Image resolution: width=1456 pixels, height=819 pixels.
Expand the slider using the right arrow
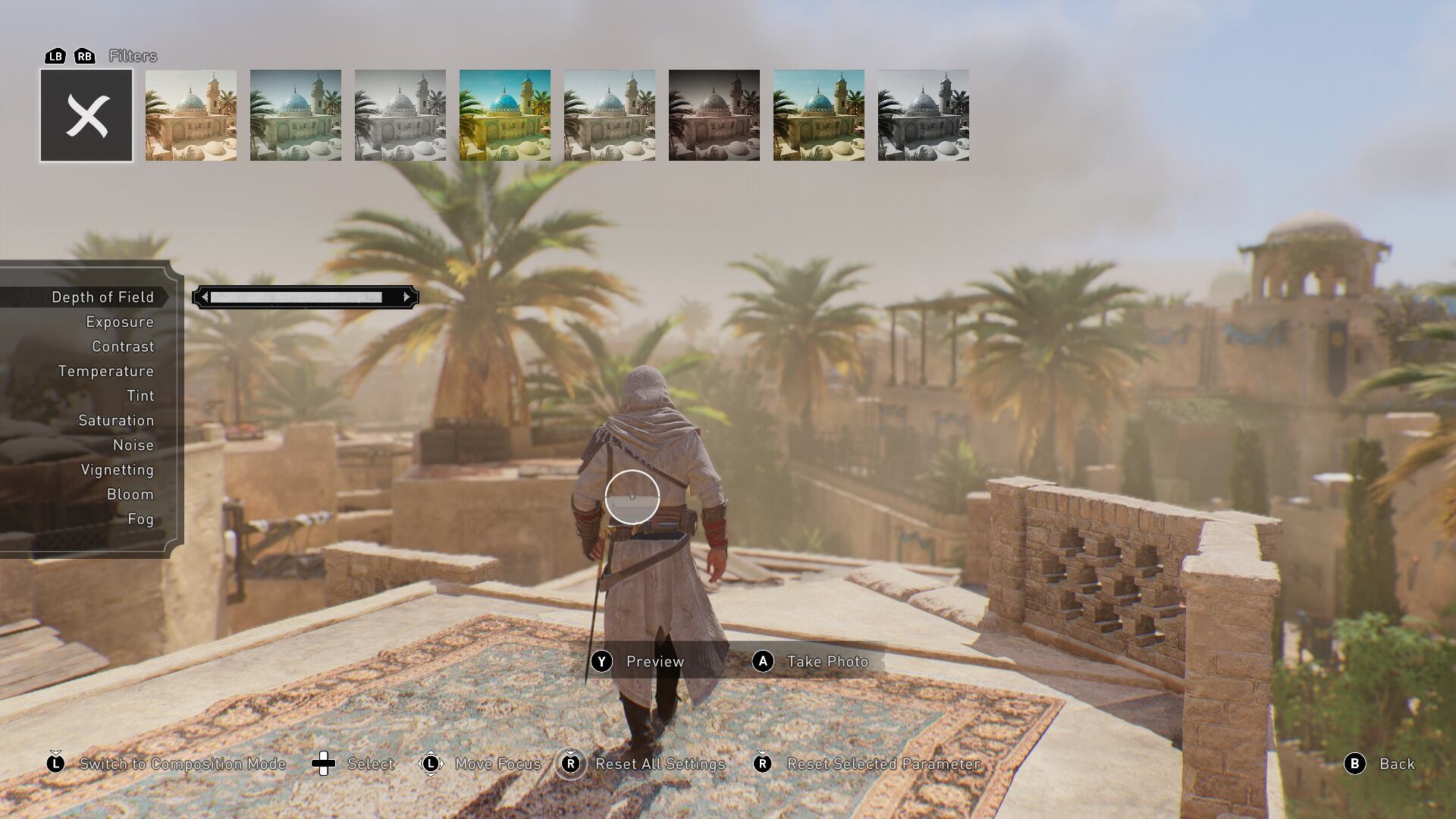tap(407, 297)
